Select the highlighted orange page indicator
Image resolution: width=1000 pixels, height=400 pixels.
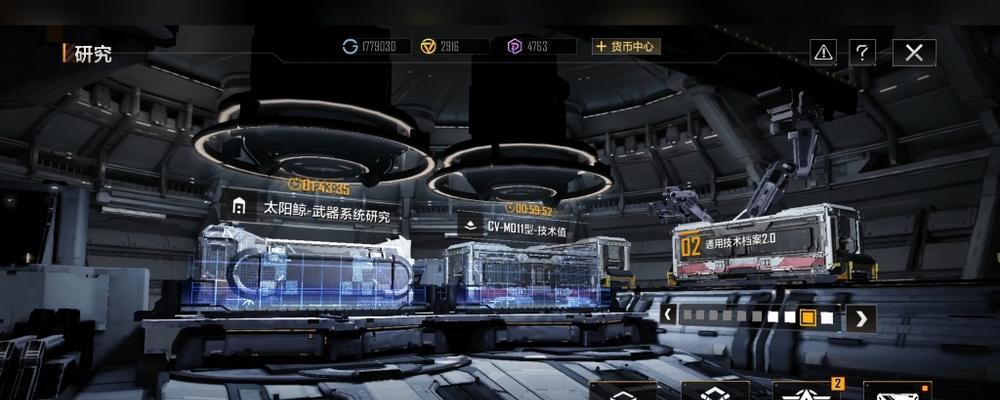pyautogui.click(x=808, y=318)
